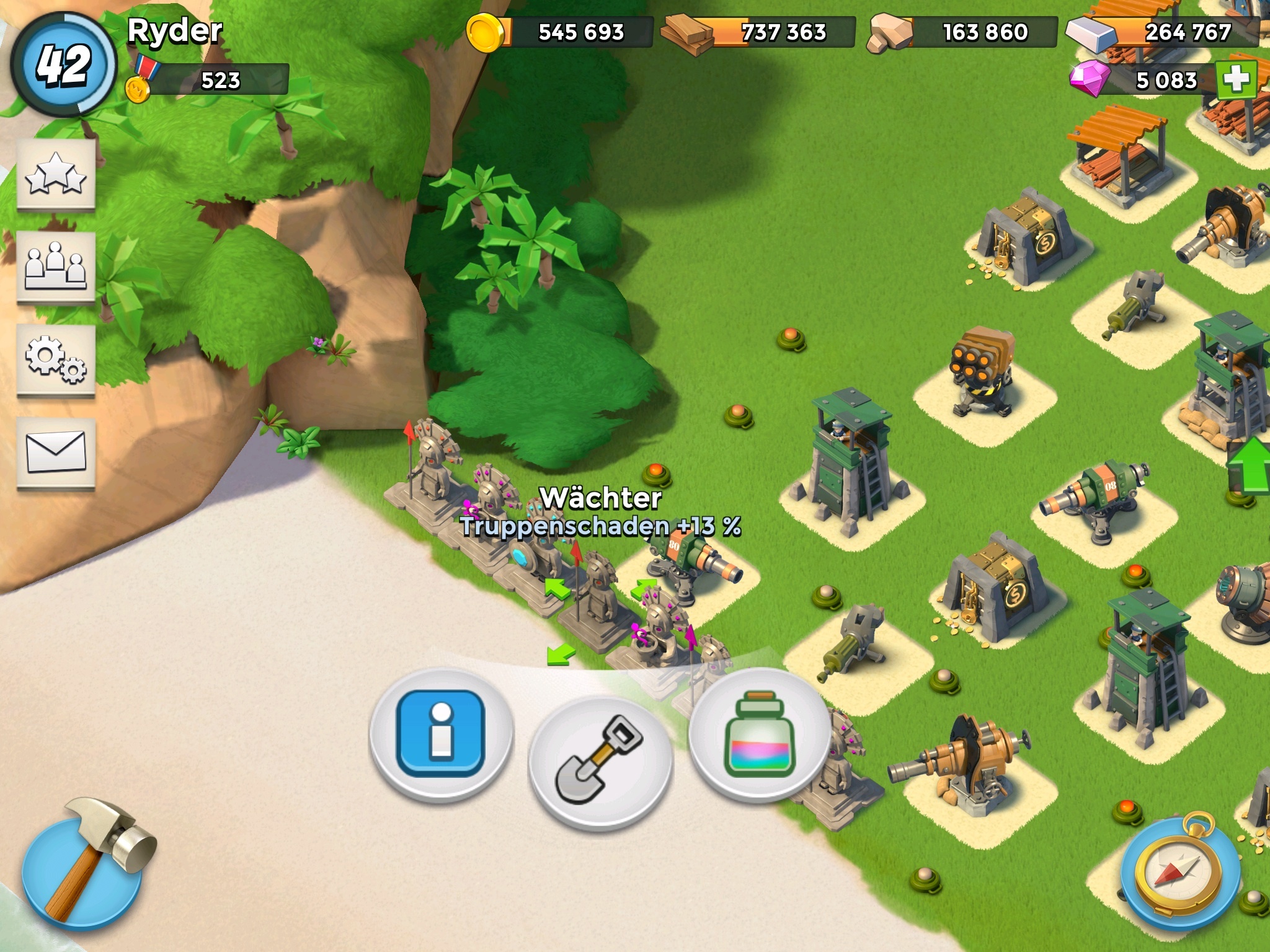This screenshot has width=1270, height=952.
Task: Open settings with the gears button
Action: coord(56,360)
